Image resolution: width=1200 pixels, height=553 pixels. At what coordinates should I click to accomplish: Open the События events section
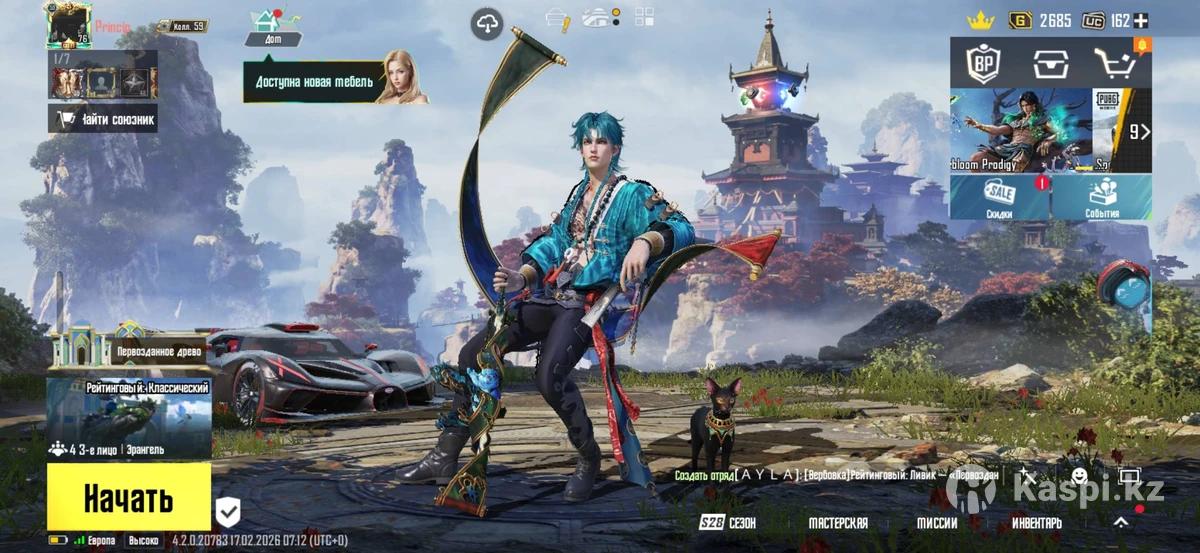[1102, 198]
